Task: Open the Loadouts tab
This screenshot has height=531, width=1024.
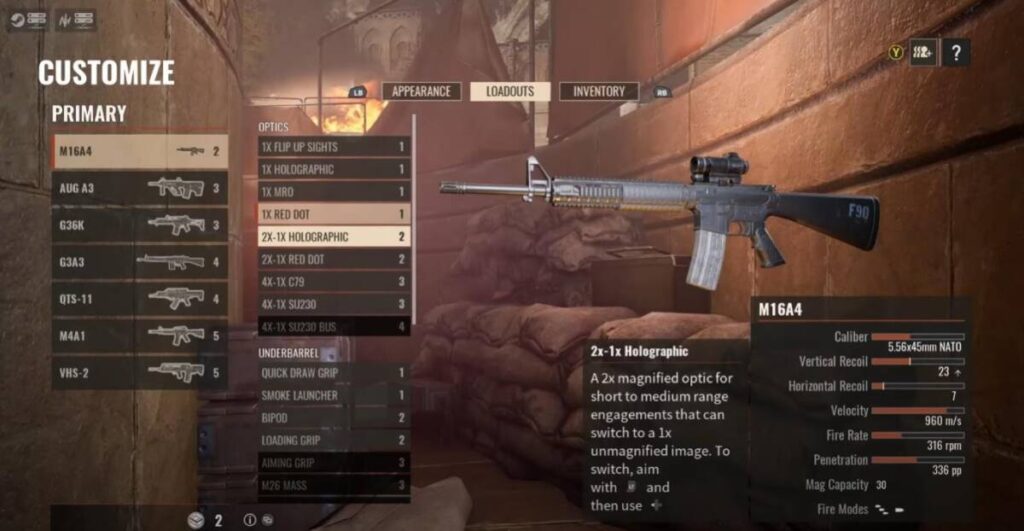Action: pos(510,91)
